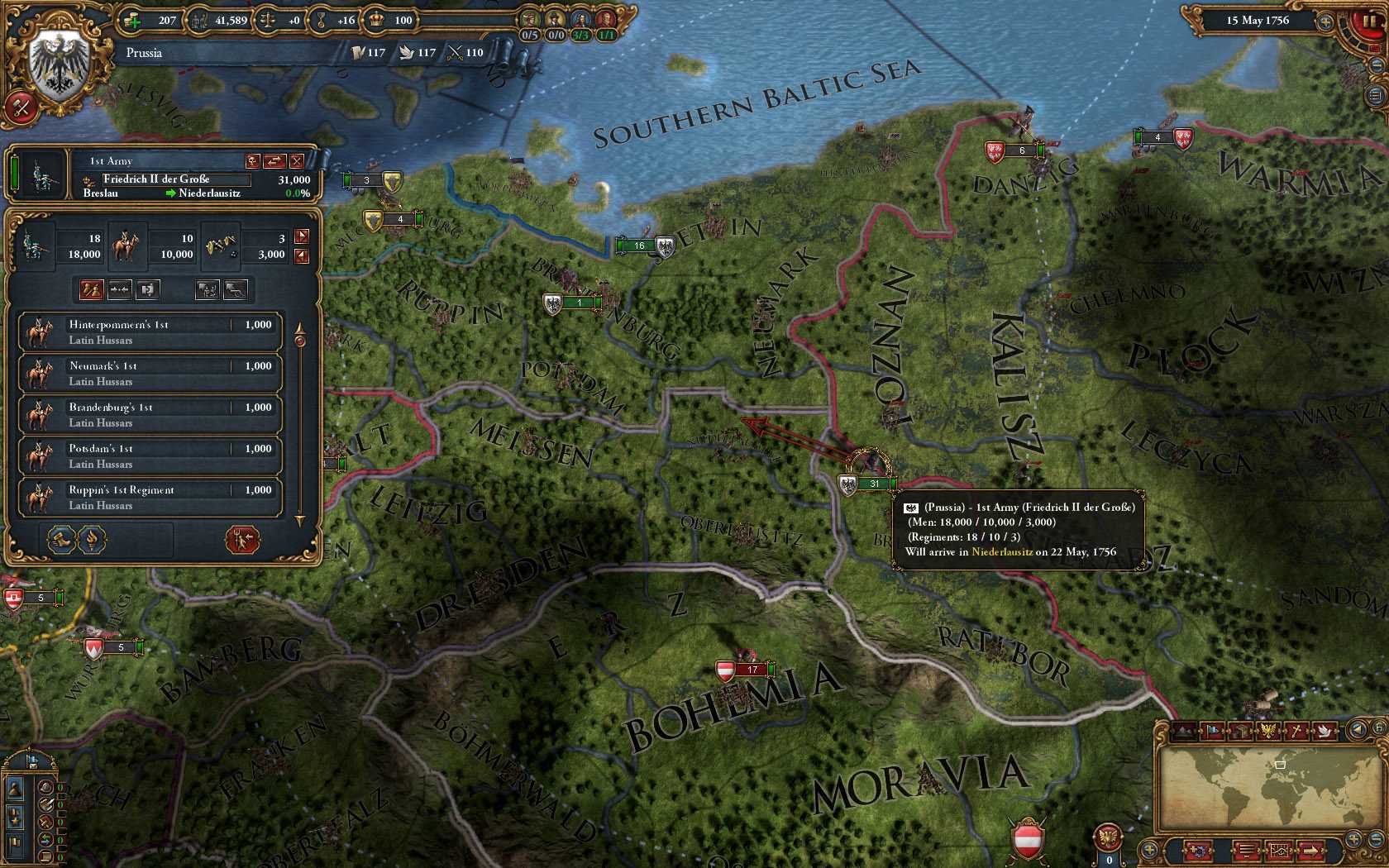Toggle the pause button beside the date

[x=1371, y=21]
